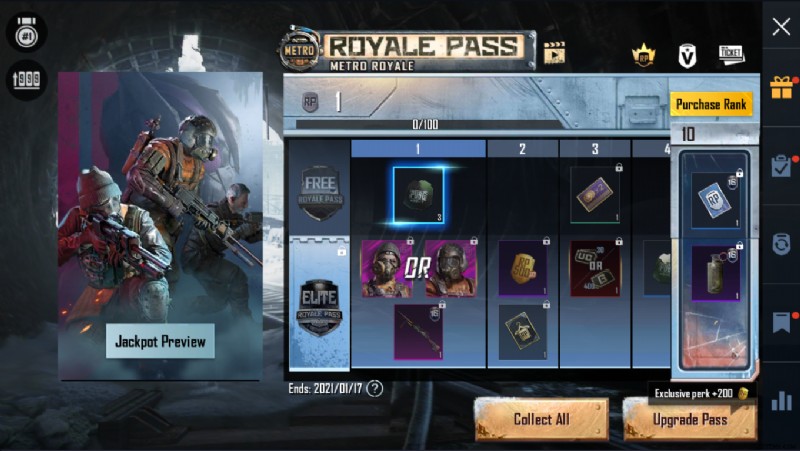The width and height of the screenshot is (800, 451).
Task: Select the rank 1 elite gun skin reward
Action: coord(418,331)
